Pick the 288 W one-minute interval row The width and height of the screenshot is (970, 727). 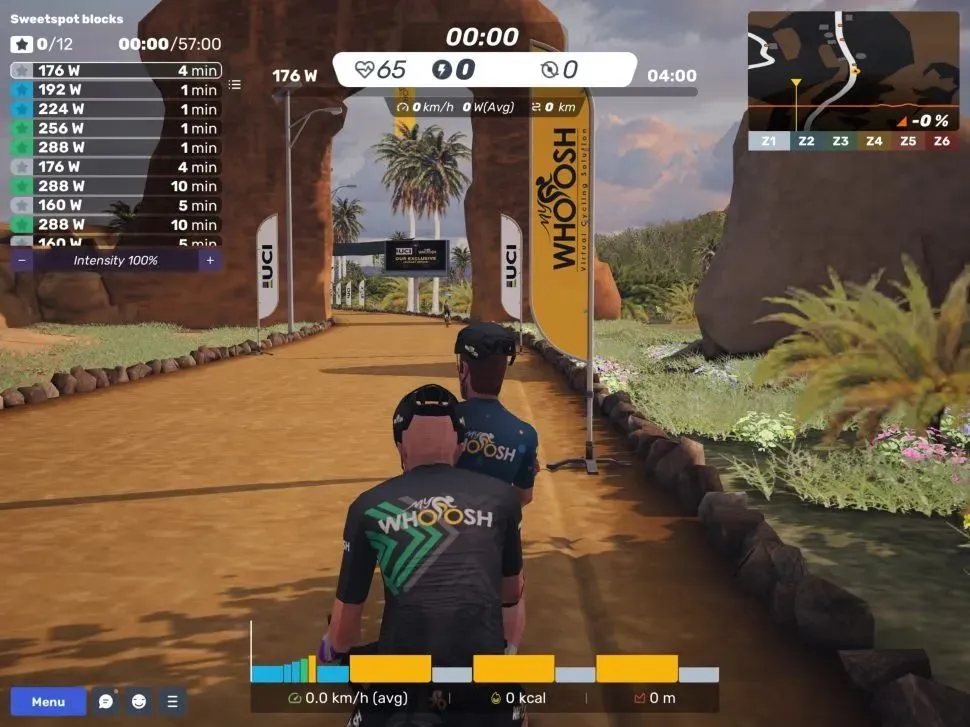(x=115, y=147)
